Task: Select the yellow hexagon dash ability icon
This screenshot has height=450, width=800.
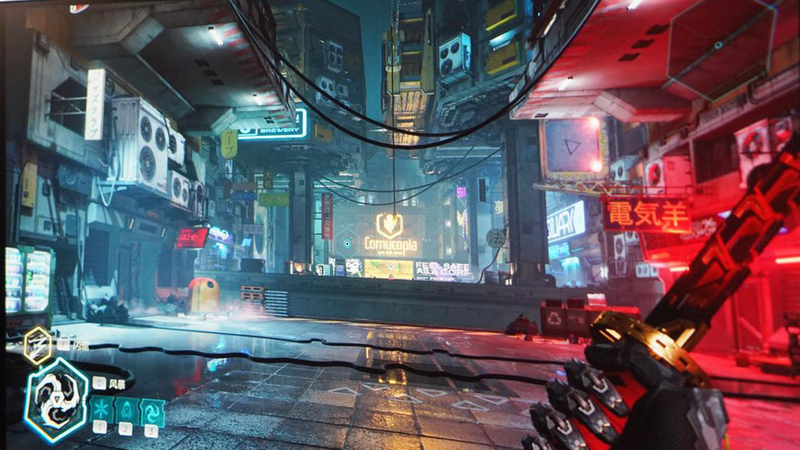Action: pyautogui.click(x=38, y=345)
